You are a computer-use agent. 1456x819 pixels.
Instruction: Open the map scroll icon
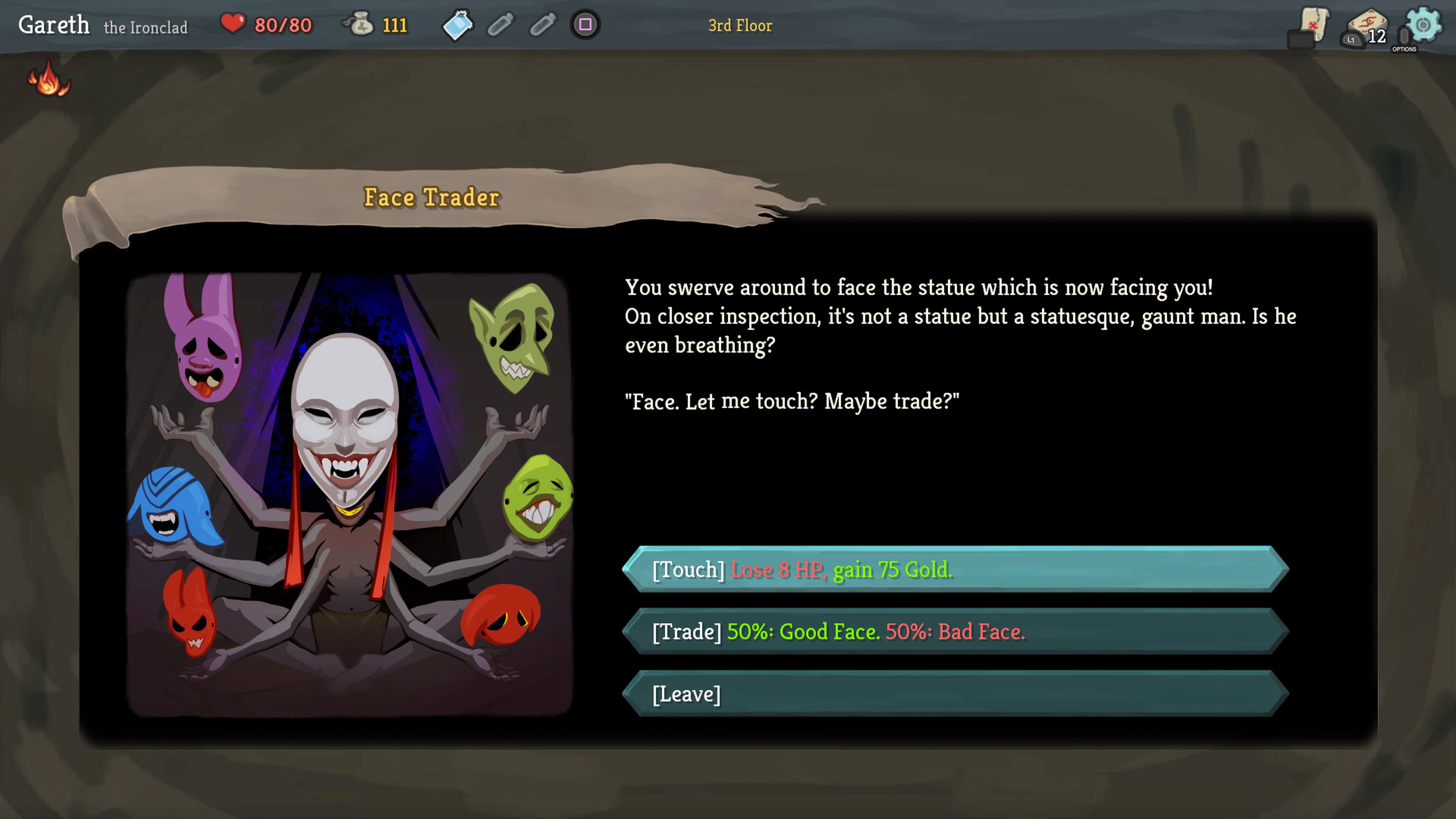coord(1313,25)
